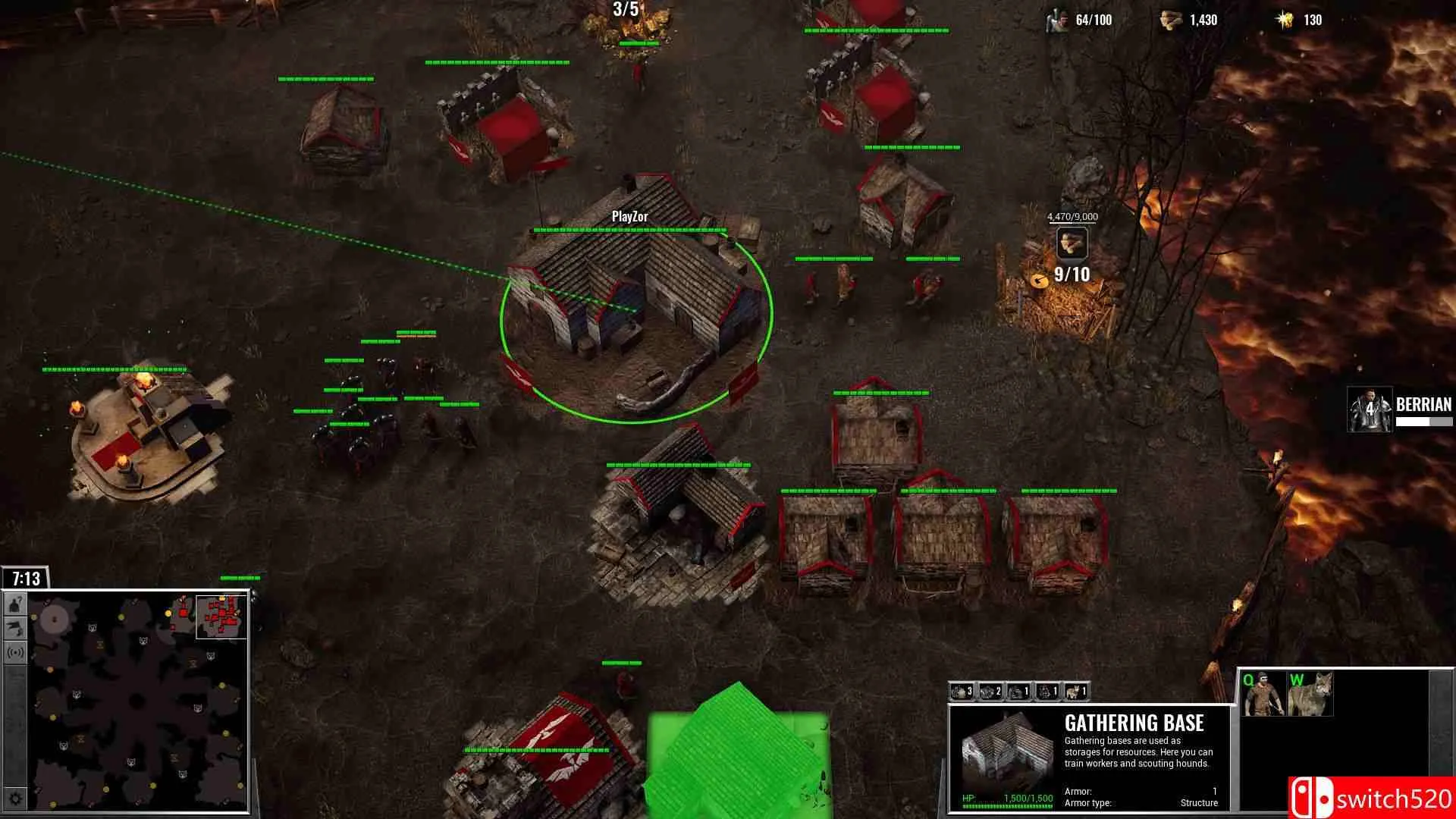The height and width of the screenshot is (819, 1456).
Task: Select the control group showing 3 units
Action: tap(962, 692)
